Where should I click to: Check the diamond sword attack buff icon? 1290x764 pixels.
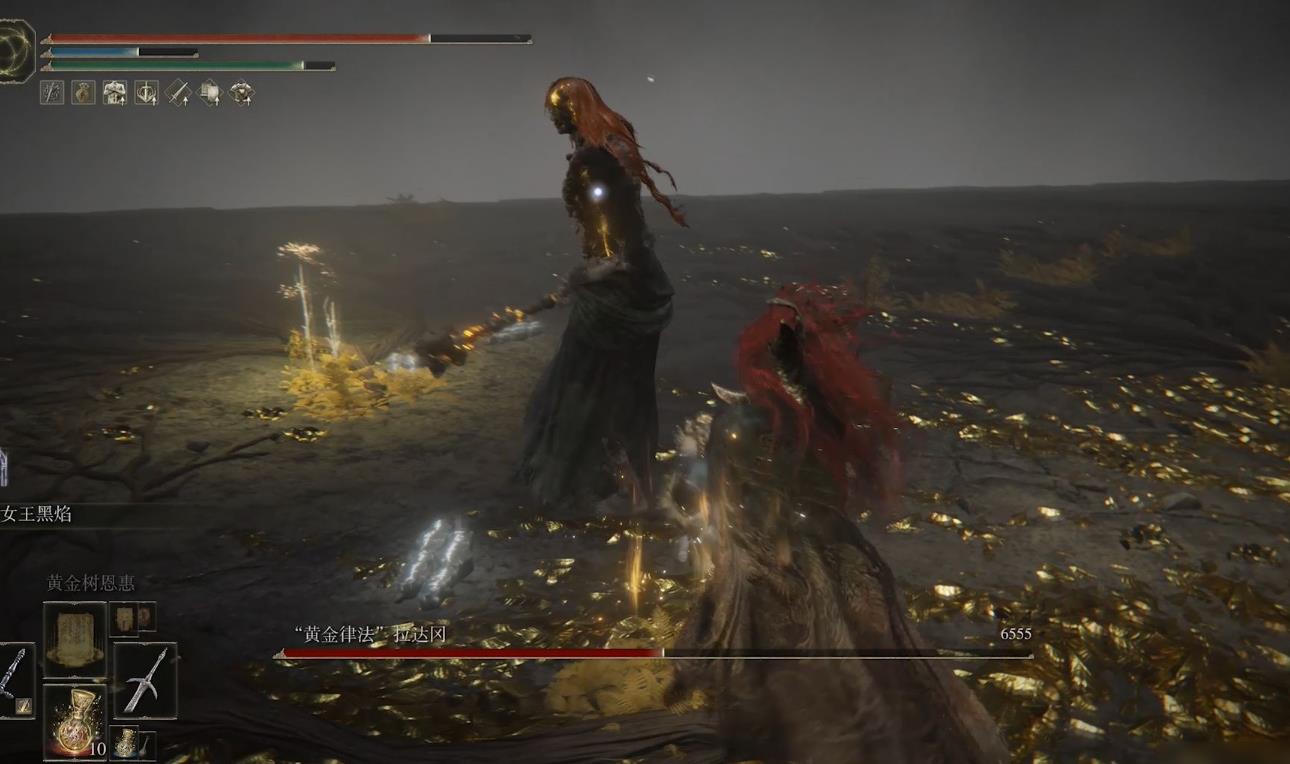(x=178, y=93)
